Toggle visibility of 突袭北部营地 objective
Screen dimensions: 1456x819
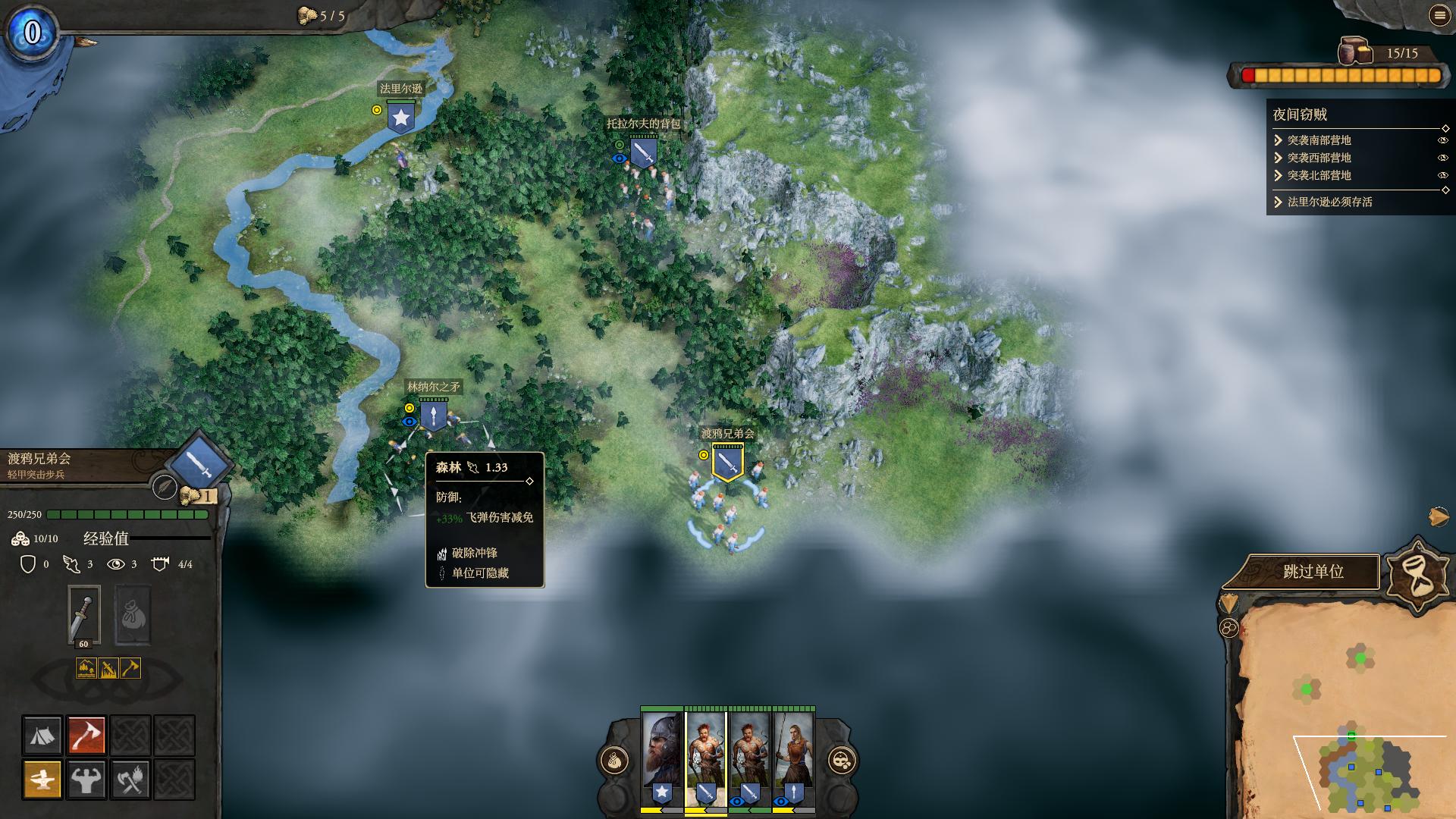click(x=1442, y=175)
